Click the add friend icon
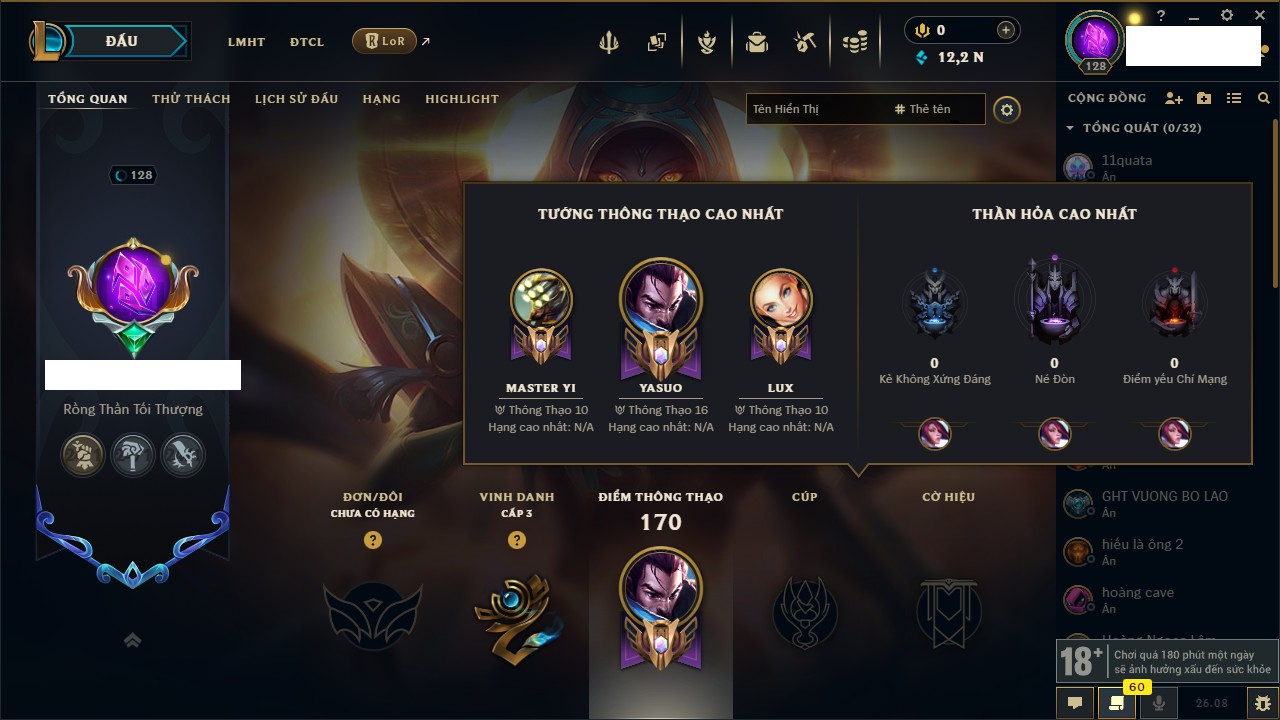This screenshot has height=720, width=1280. point(1174,98)
